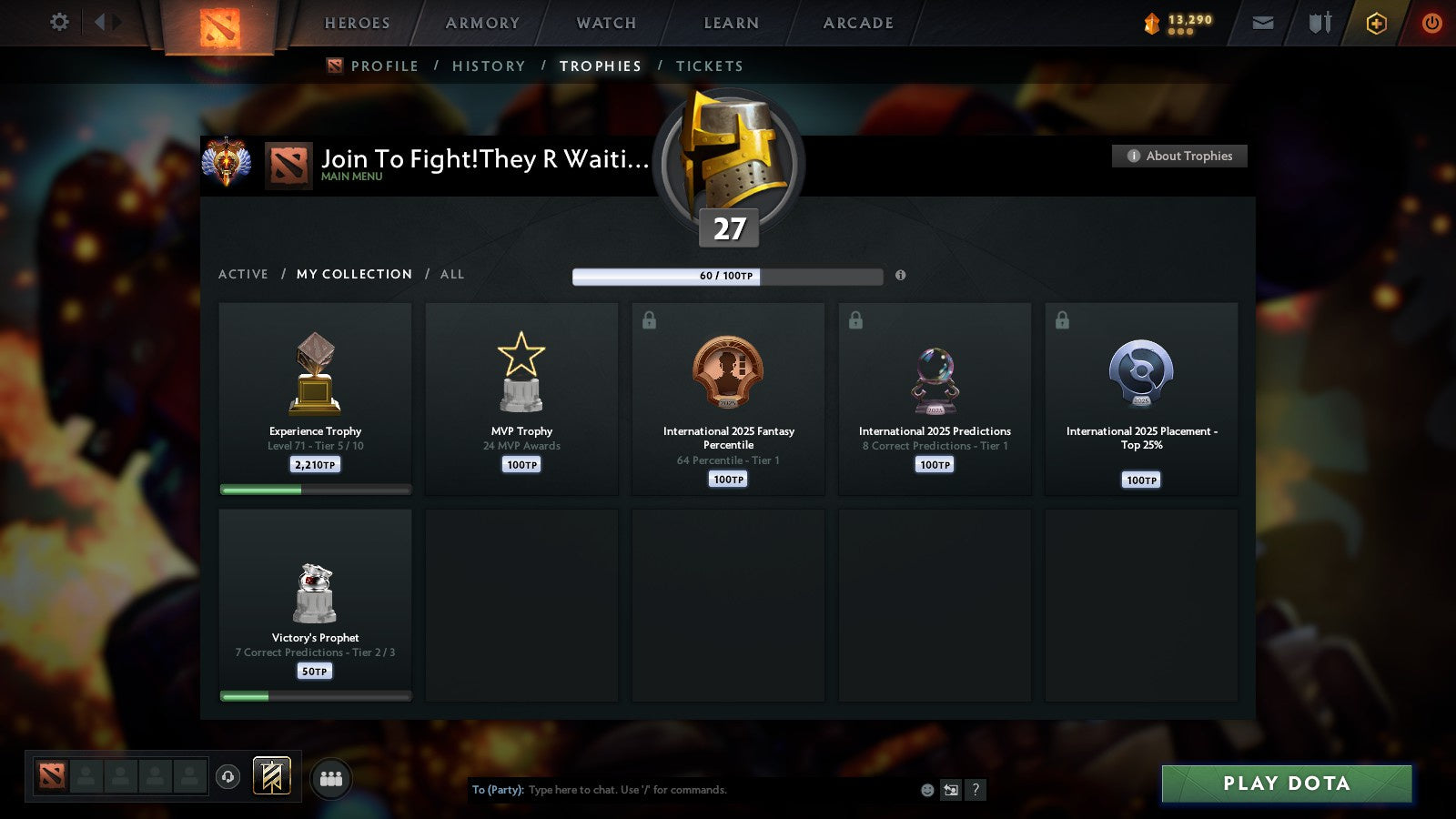The height and width of the screenshot is (819, 1456).
Task: Switch to the HISTORY tab
Action: (x=490, y=66)
